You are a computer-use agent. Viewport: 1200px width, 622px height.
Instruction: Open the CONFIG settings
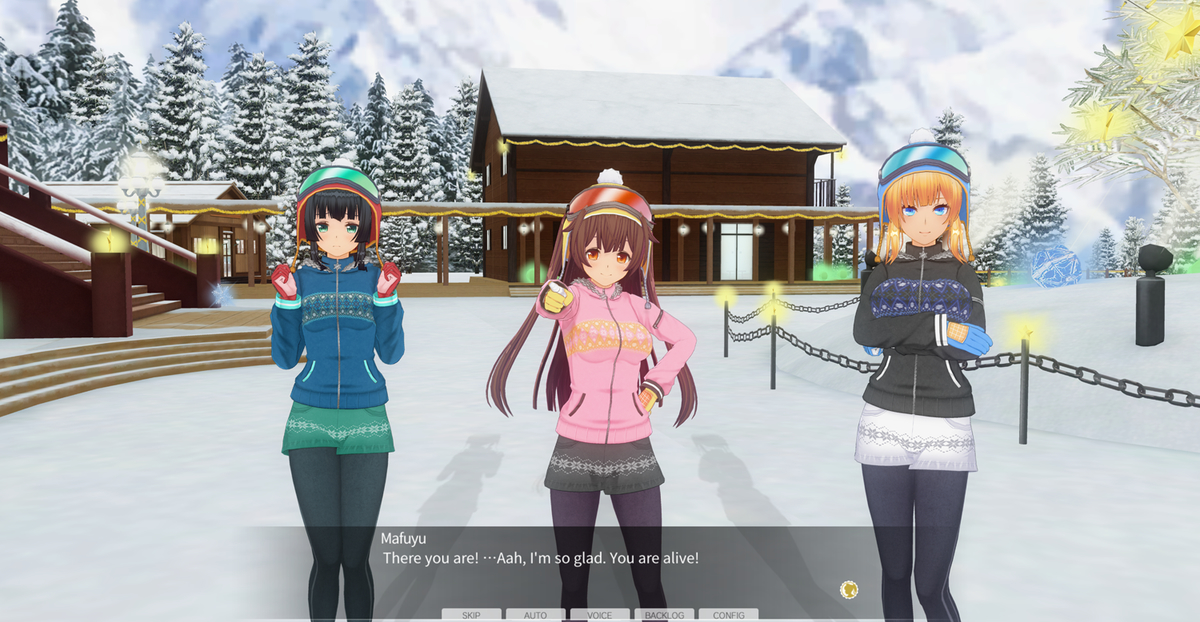[x=728, y=615]
